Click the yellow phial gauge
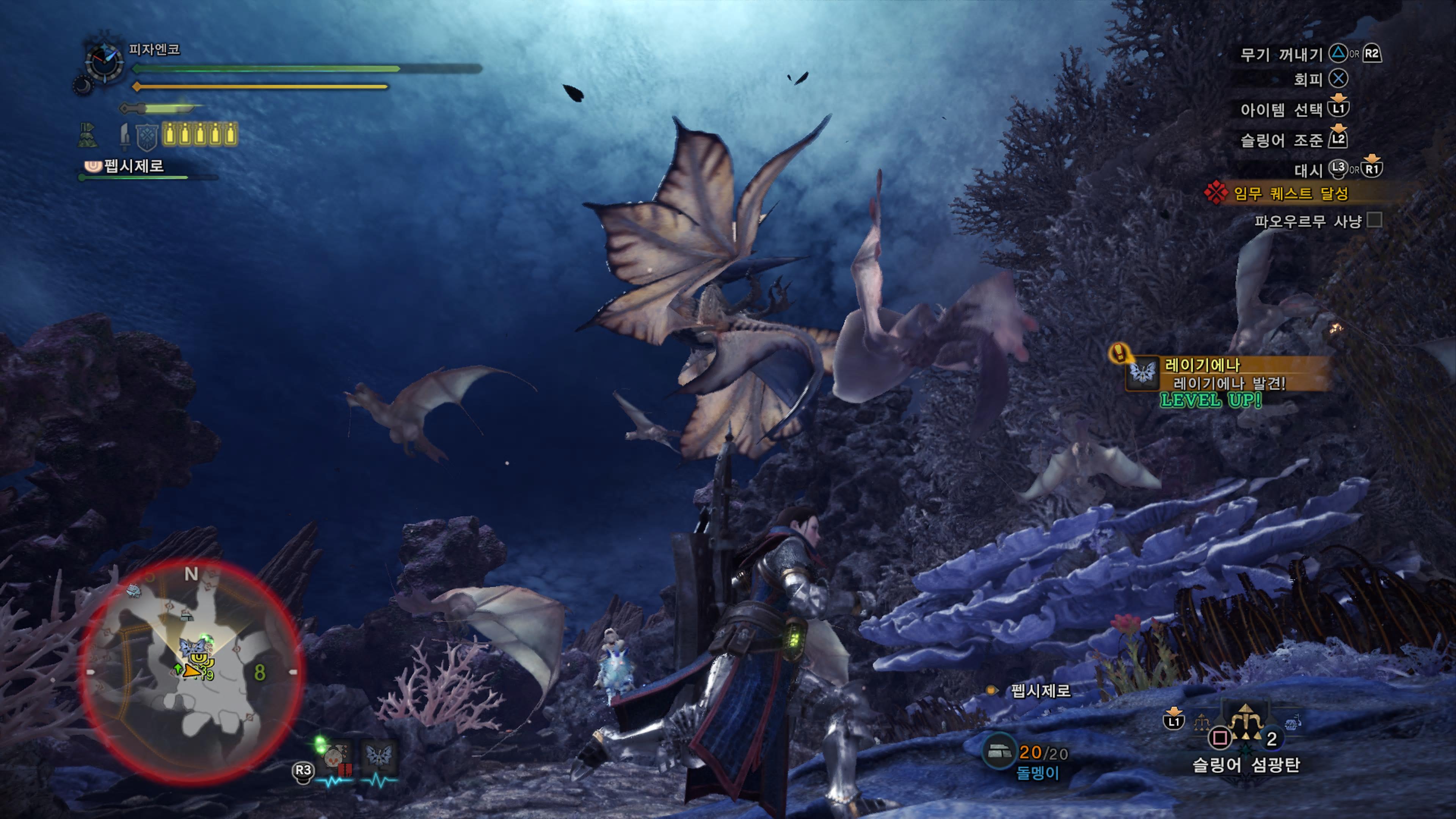 click(199, 135)
